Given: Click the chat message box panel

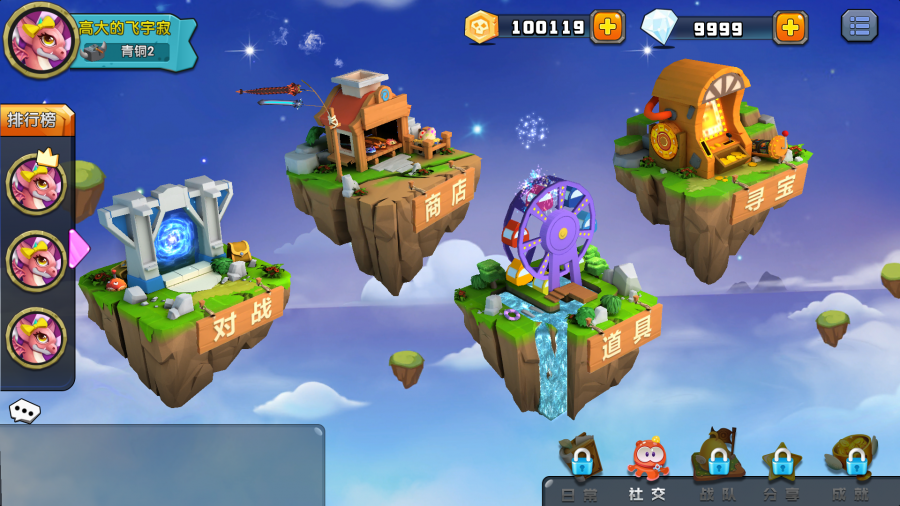Looking at the screenshot, I should point(160,465).
